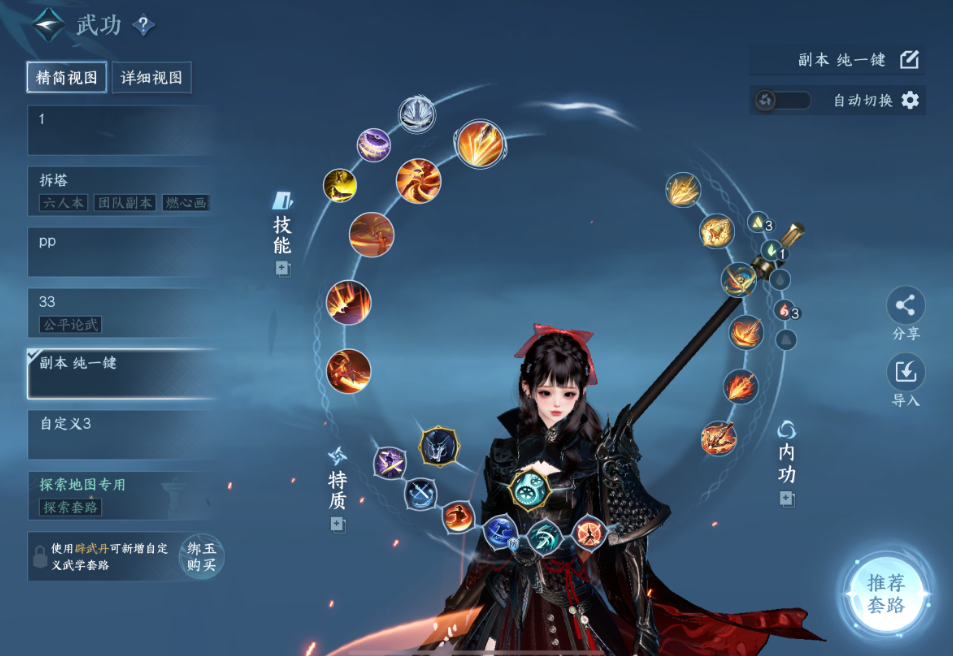
Task: Select the pp skill preset
Action: (x=120, y=252)
